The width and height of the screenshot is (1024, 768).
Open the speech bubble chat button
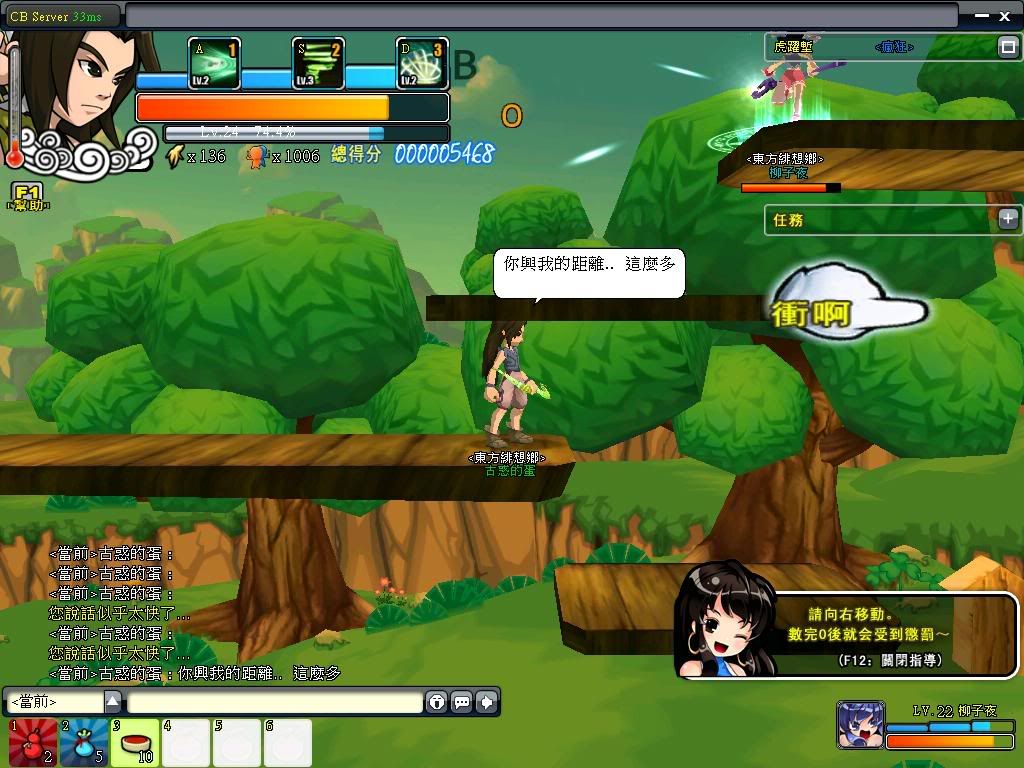pyautogui.click(x=462, y=702)
